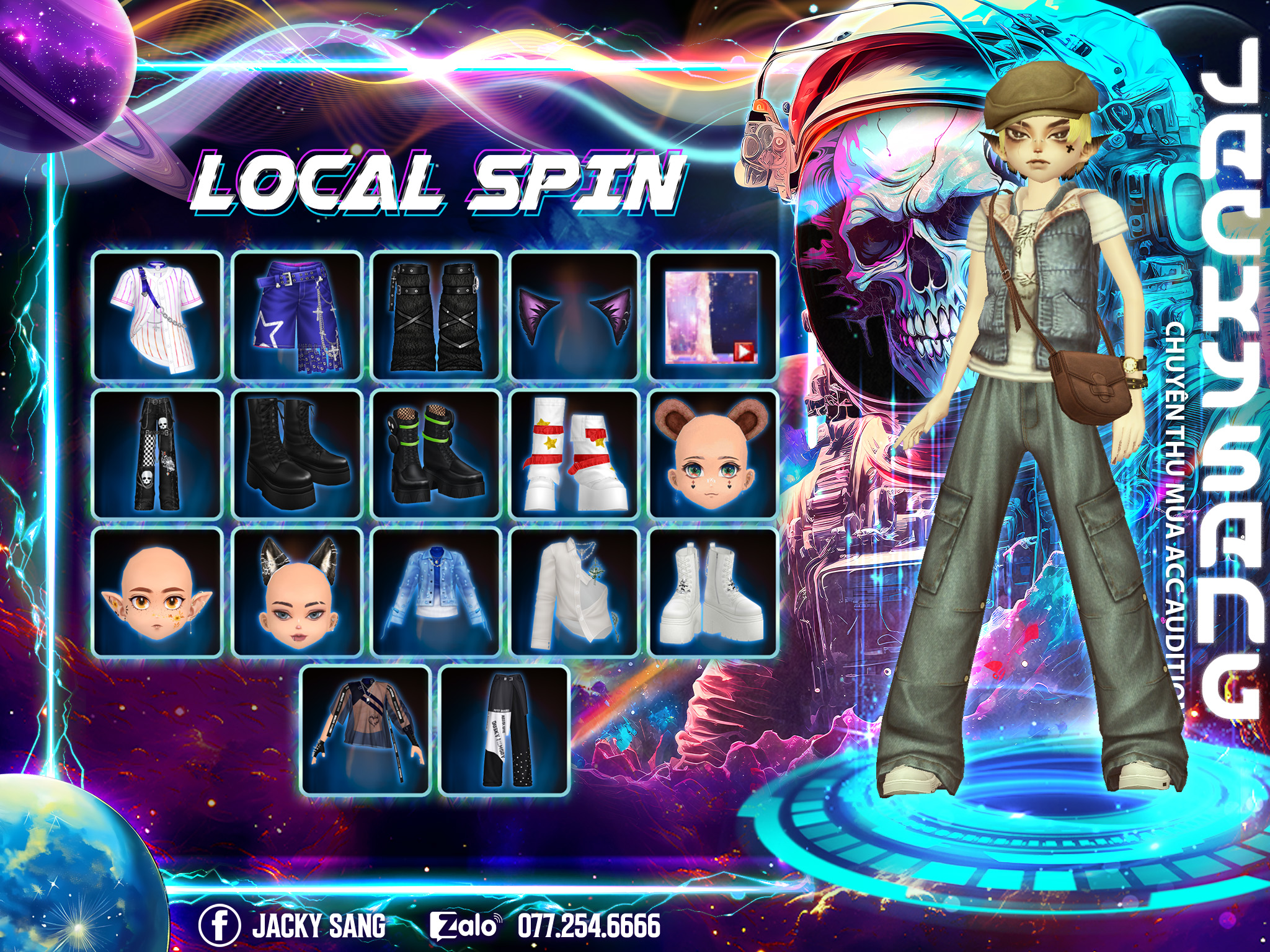Image resolution: width=1270 pixels, height=952 pixels.
Task: Pick the tan jacket with black gloves
Action: [x=366, y=731]
